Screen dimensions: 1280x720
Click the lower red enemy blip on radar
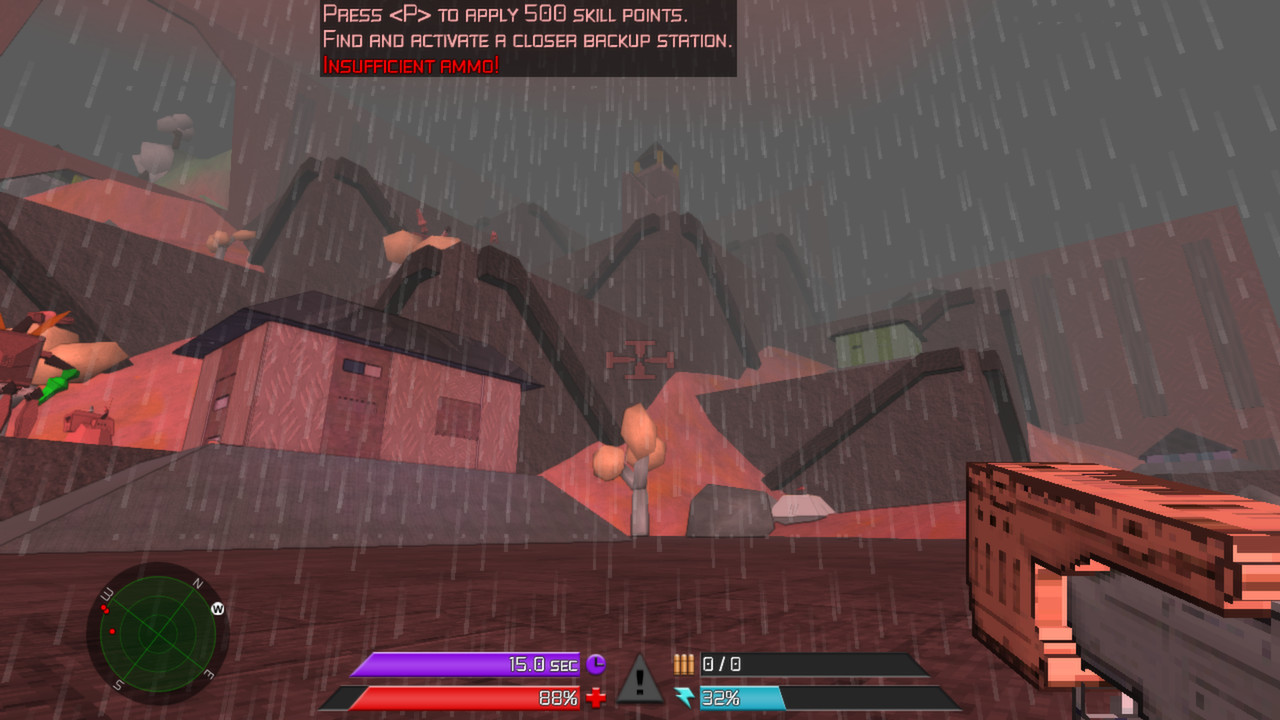112,632
